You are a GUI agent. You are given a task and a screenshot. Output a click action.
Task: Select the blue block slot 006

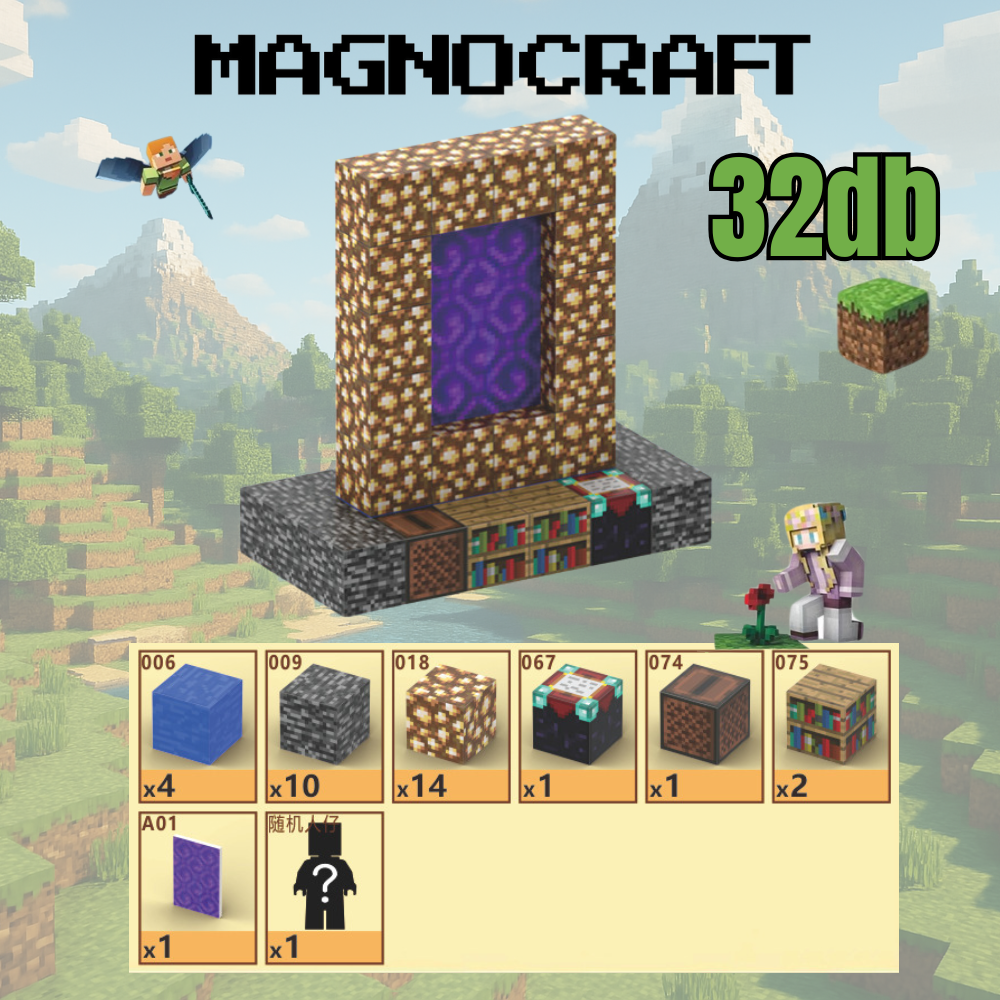(197, 726)
